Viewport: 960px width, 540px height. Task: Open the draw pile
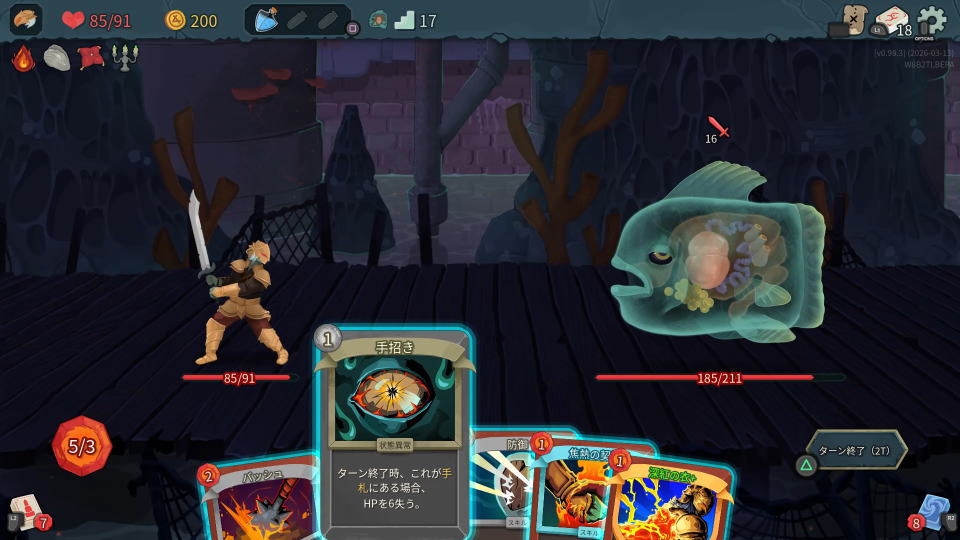(x=27, y=511)
